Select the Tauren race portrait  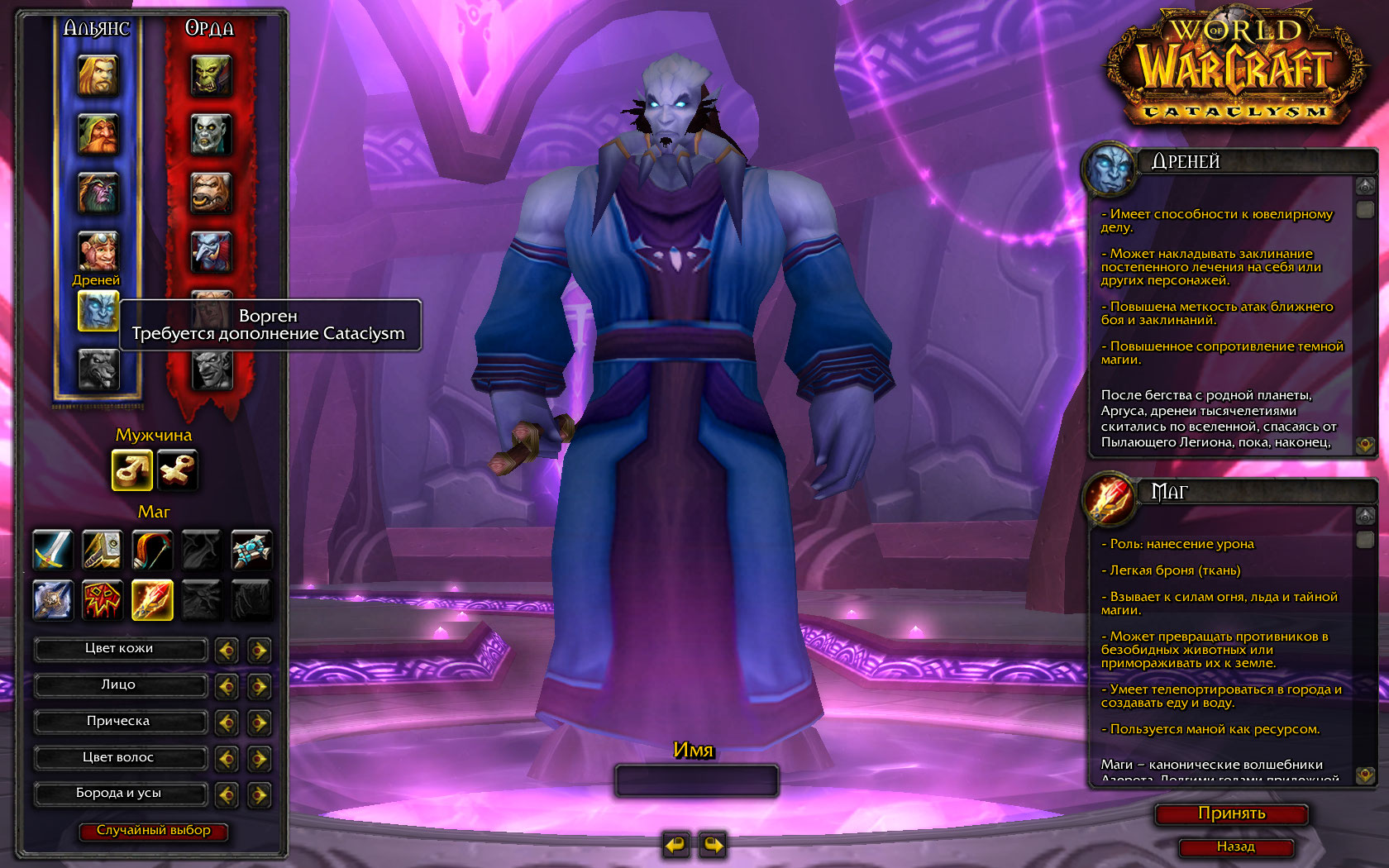[x=211, y=193]
